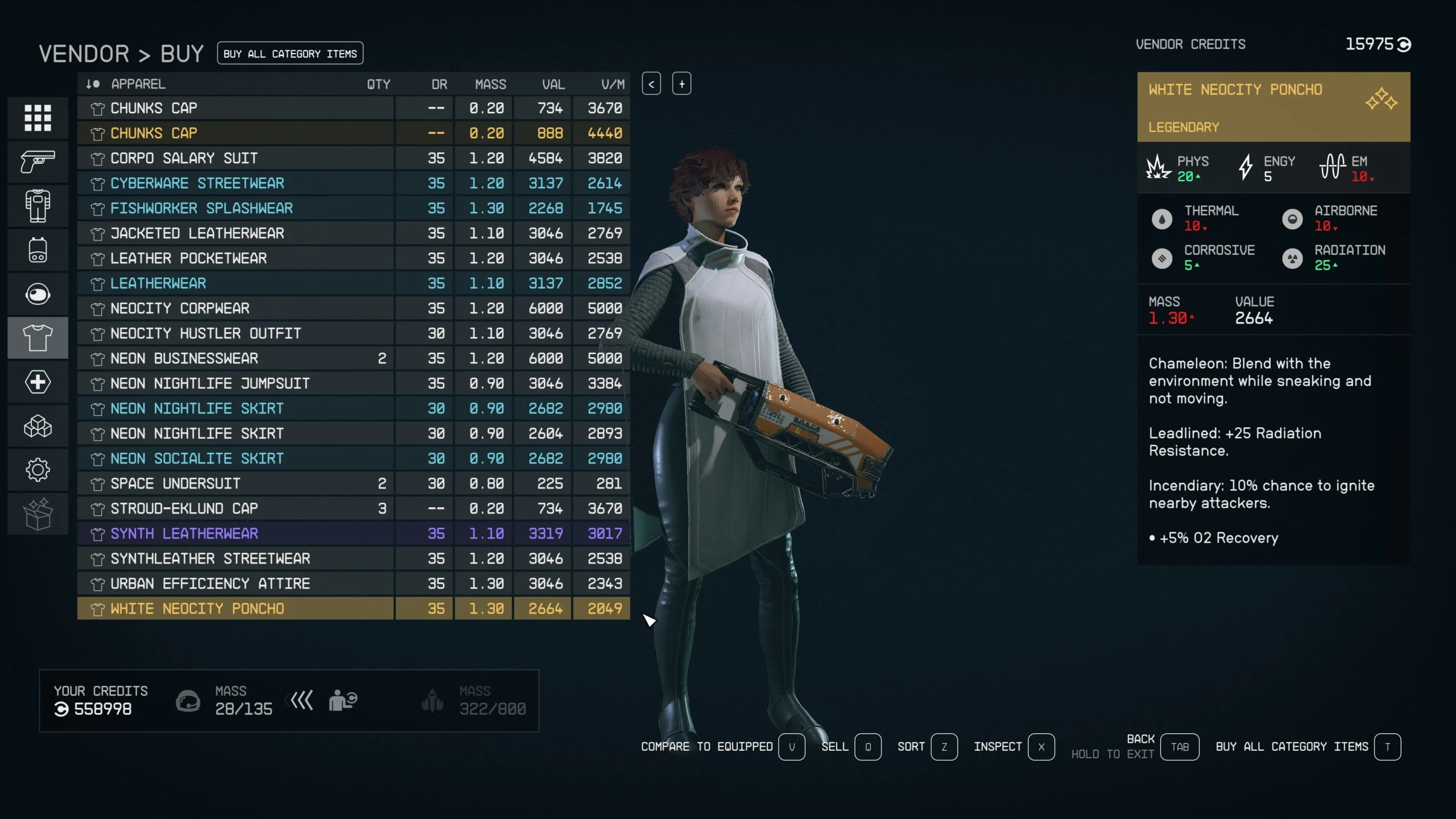Select the weapons pistol category icon
This screenshot has width=1456, height=819.
[x=38, y=162]
